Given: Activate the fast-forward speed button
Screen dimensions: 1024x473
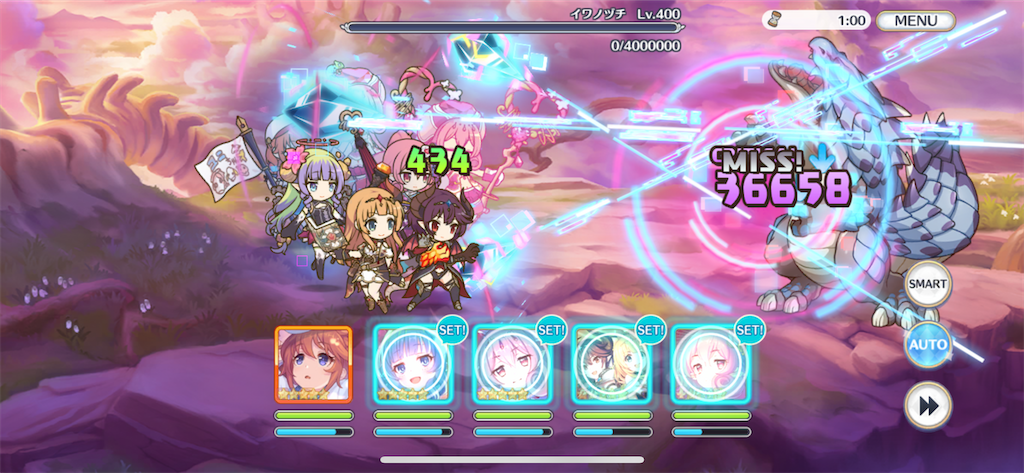Looking at the screenshot, I should (x=928, y=405).
